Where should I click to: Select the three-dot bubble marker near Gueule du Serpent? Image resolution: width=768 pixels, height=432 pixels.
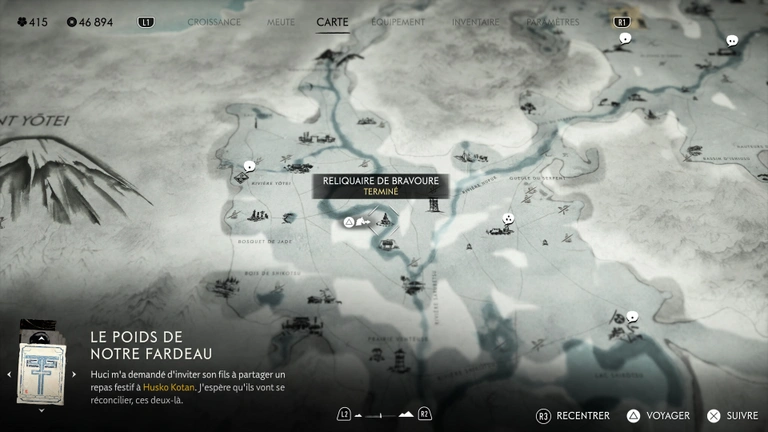point(508,218)
